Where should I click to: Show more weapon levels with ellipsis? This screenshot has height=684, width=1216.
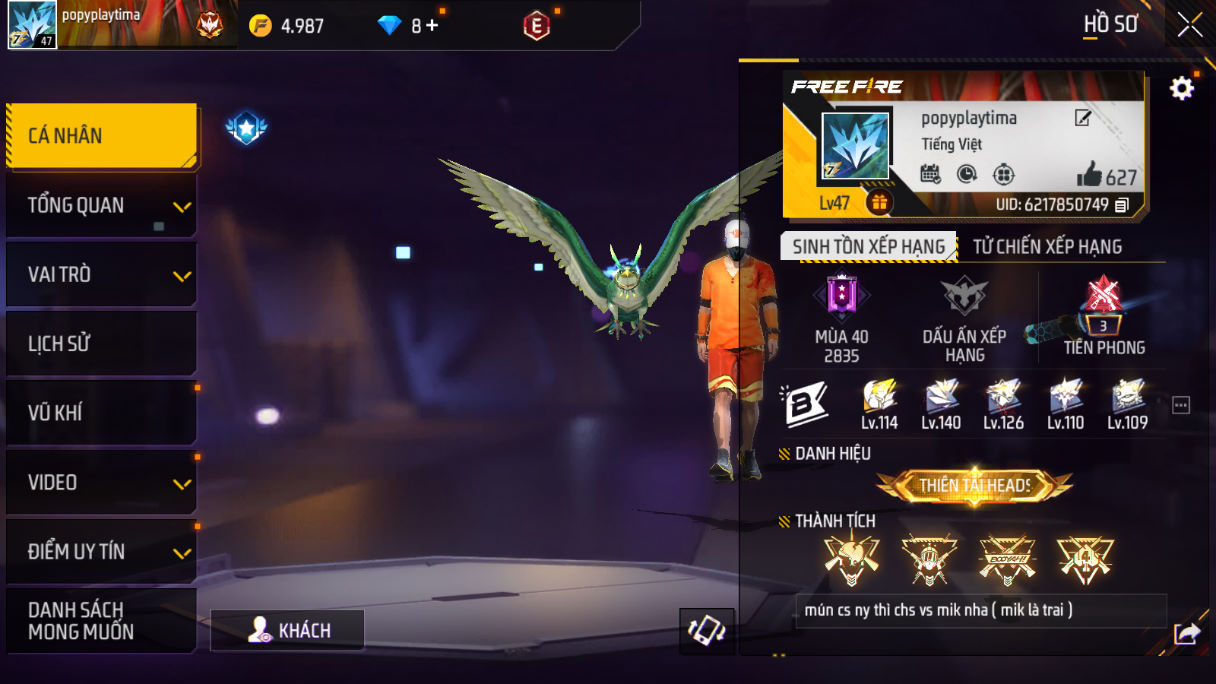pyautogui.click(x=1181, y=405)
